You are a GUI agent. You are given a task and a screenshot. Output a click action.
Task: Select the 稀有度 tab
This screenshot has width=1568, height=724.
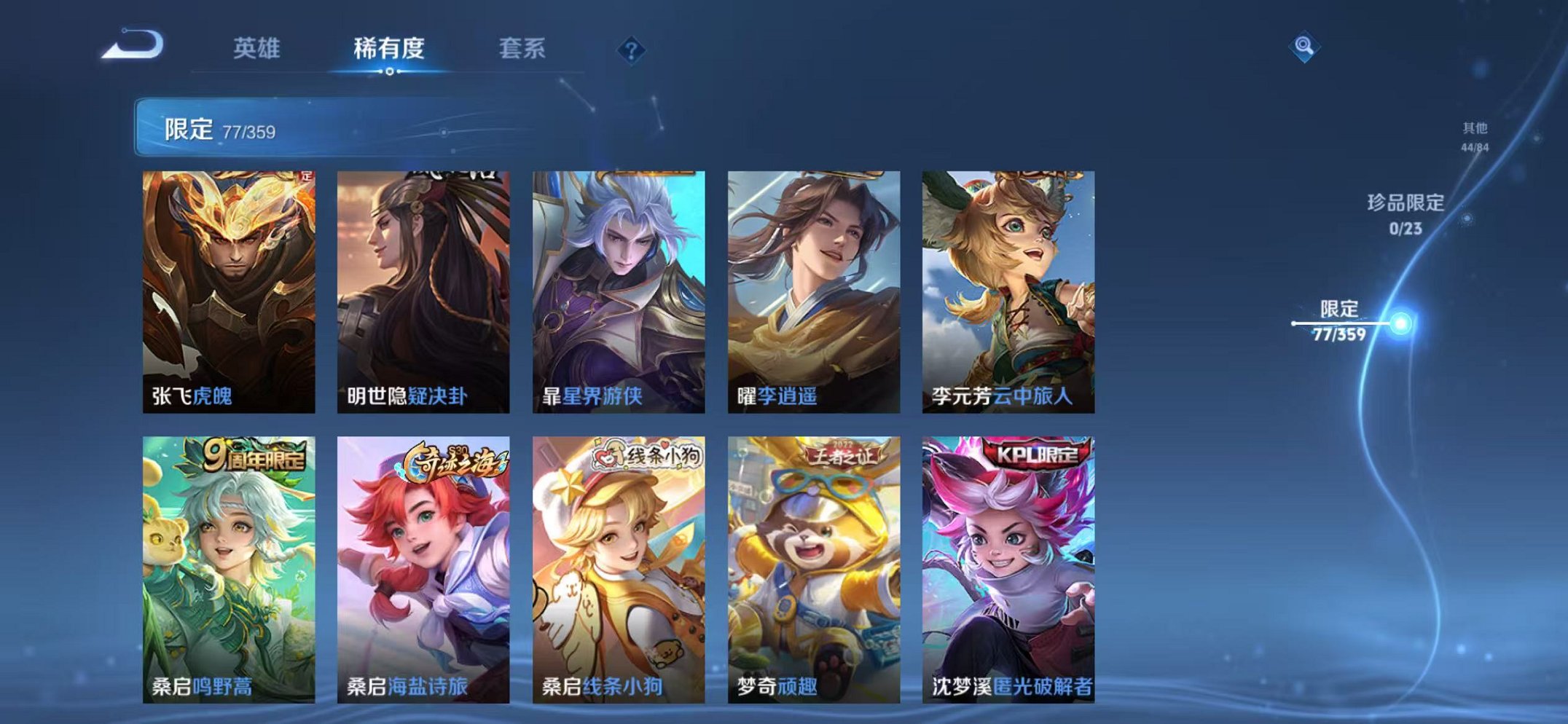pos(388,48)
